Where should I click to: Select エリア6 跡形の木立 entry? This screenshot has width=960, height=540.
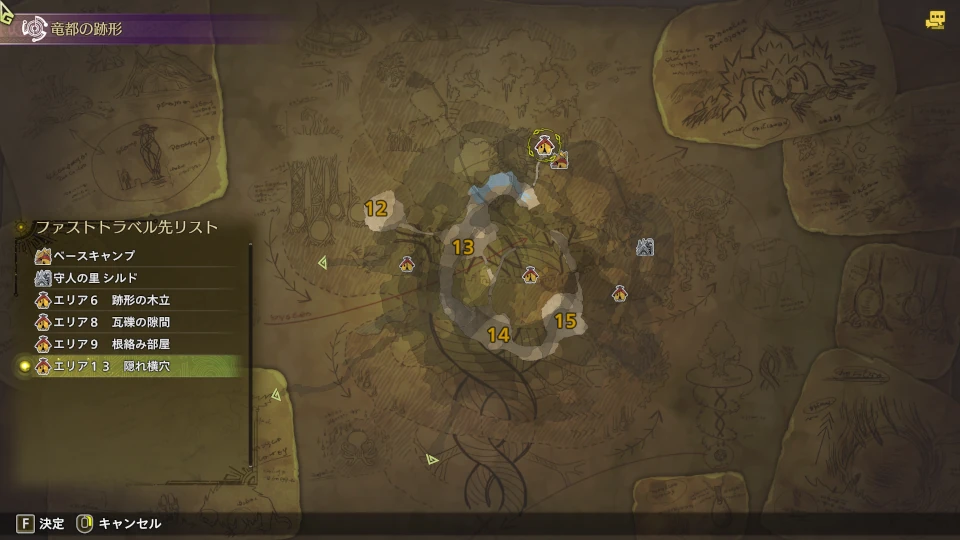point(112,300)
